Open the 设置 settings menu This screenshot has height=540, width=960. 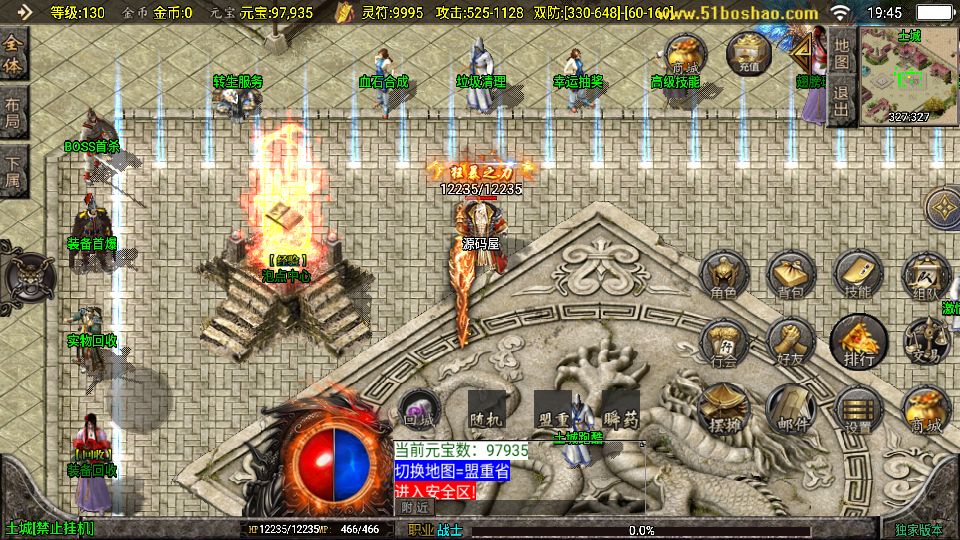pyautogui.click(x=858, y=409)
